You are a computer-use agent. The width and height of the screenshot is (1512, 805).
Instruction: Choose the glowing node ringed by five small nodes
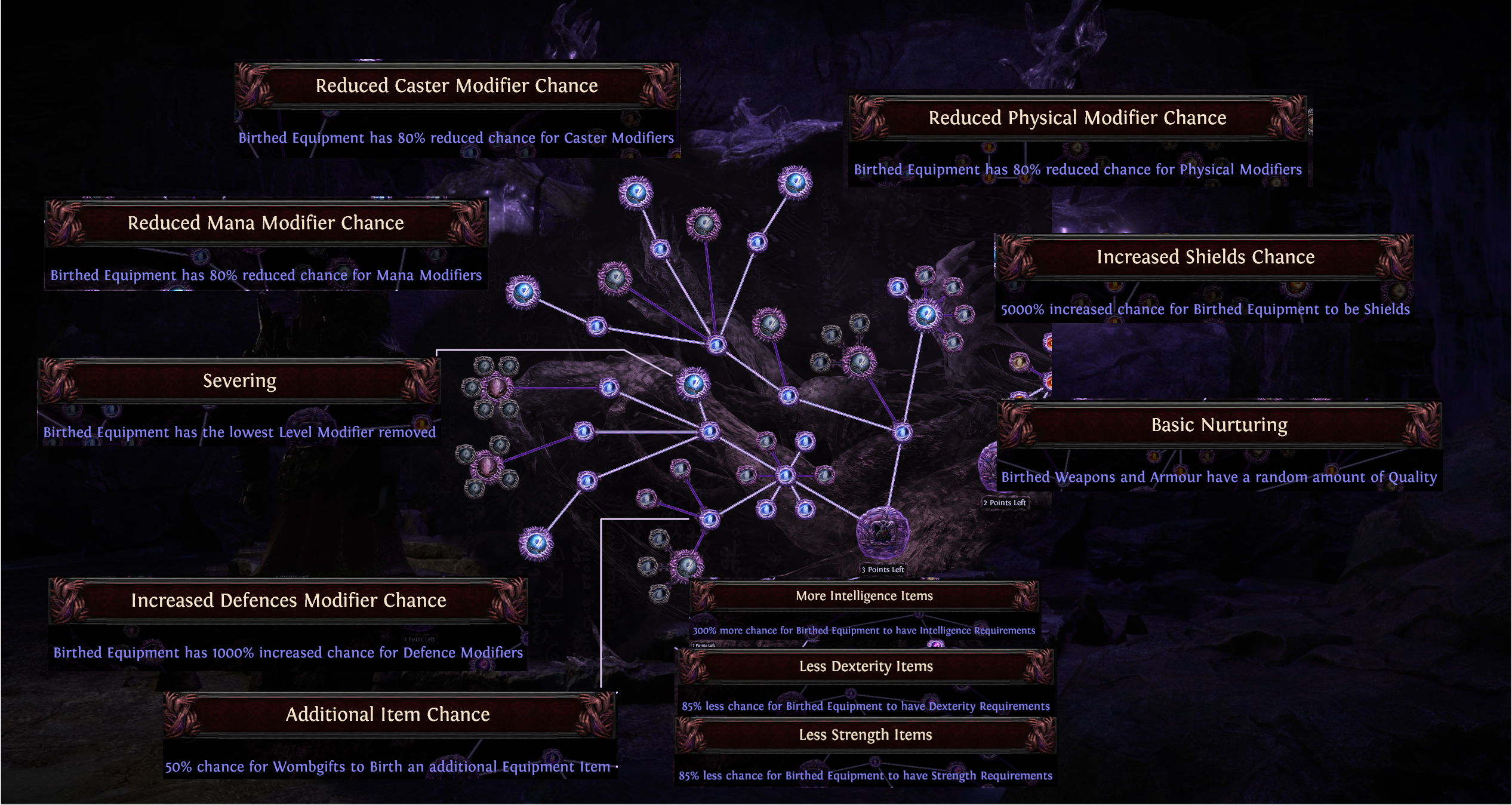pos(926,314)
